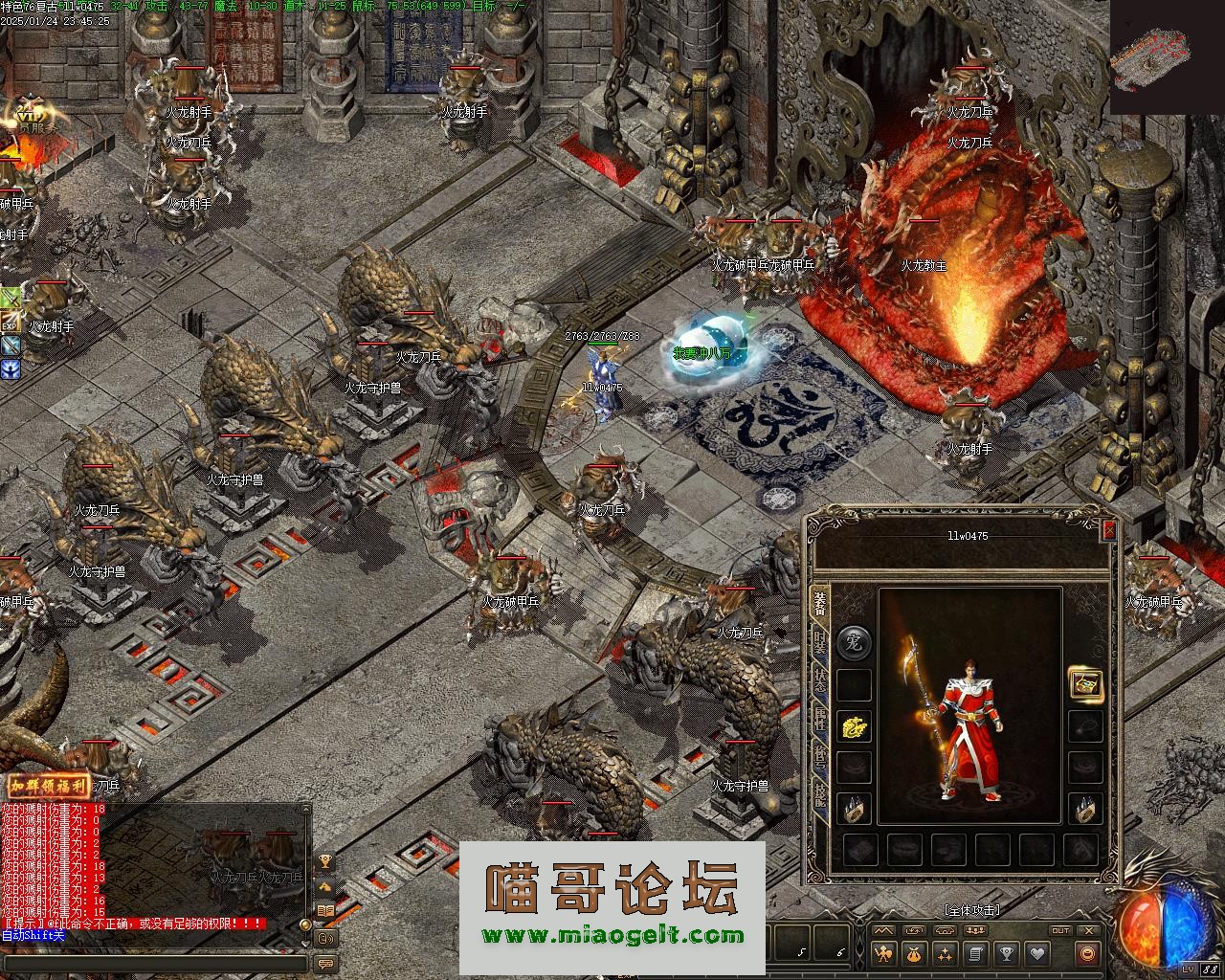Screen dimensions: 1225x980
Task: Open the glowing treasure chest slot
Action: pos(1085,683)
